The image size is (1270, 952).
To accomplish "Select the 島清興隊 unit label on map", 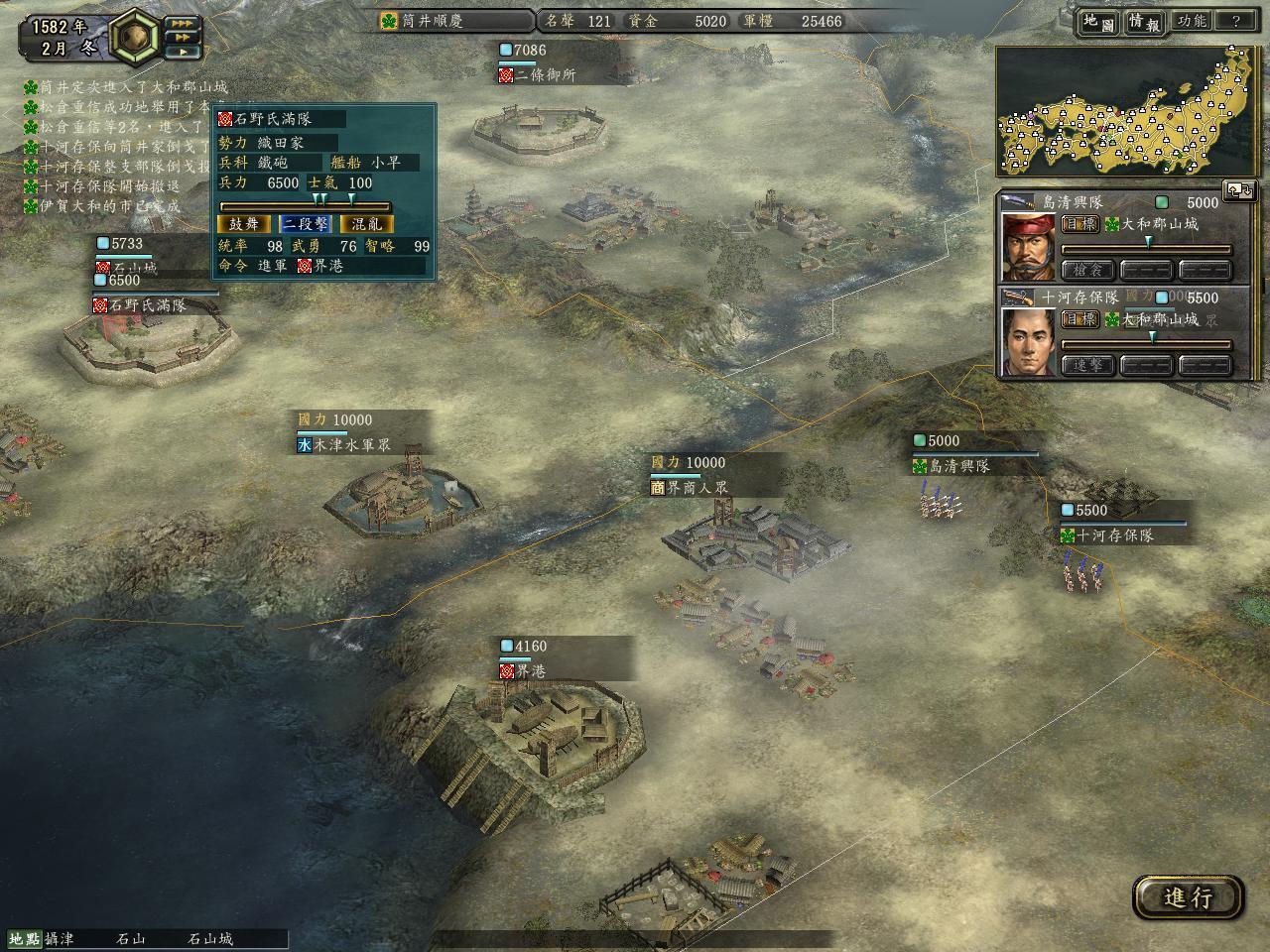I will [958, 465].
